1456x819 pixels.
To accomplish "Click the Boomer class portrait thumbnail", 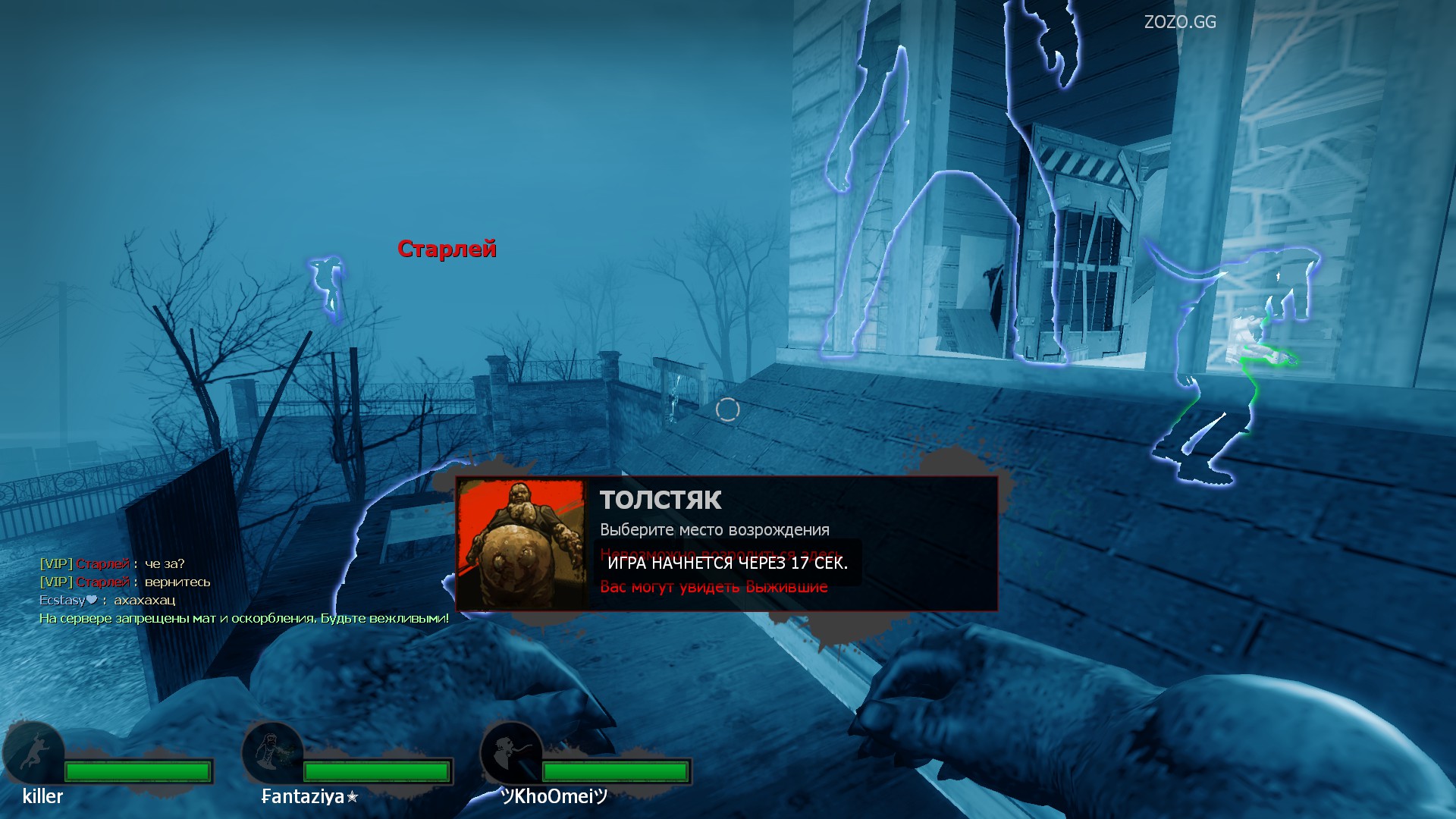I will pyautogui.click(x=521, y=543).
